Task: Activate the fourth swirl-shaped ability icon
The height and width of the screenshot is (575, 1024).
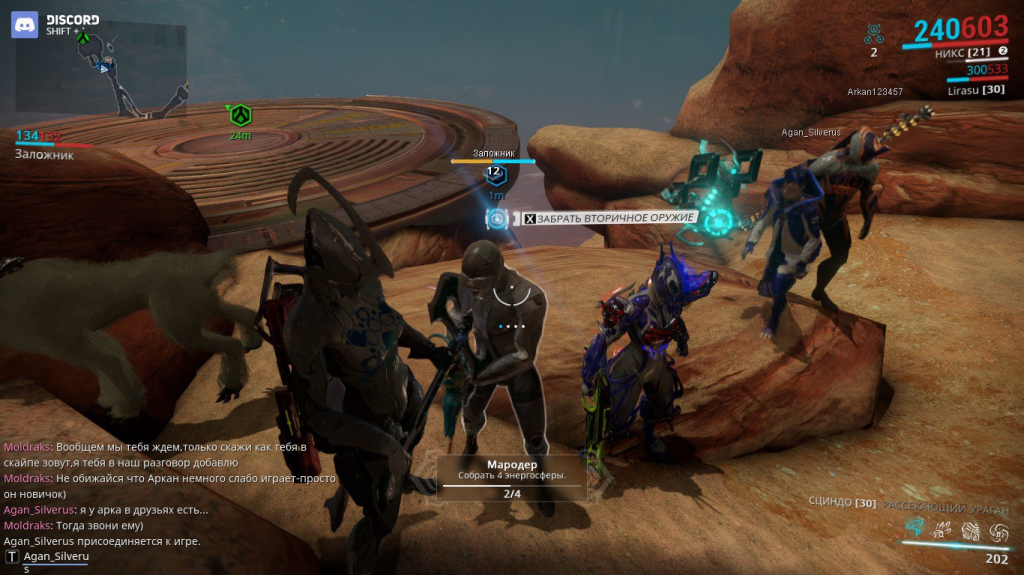Action: pyautogui.click(x=997, y=529)
